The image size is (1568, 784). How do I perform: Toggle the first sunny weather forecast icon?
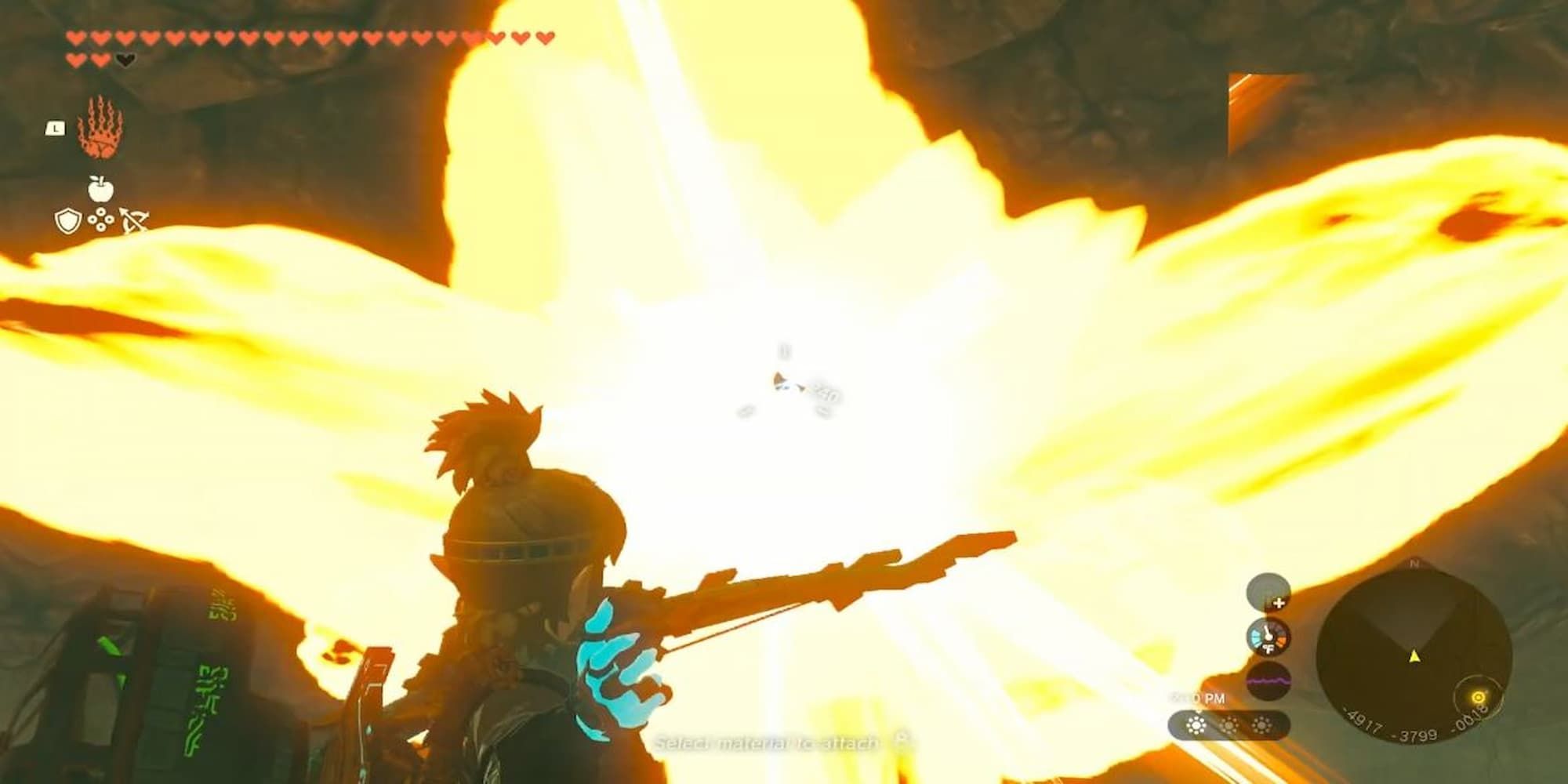1197,725
